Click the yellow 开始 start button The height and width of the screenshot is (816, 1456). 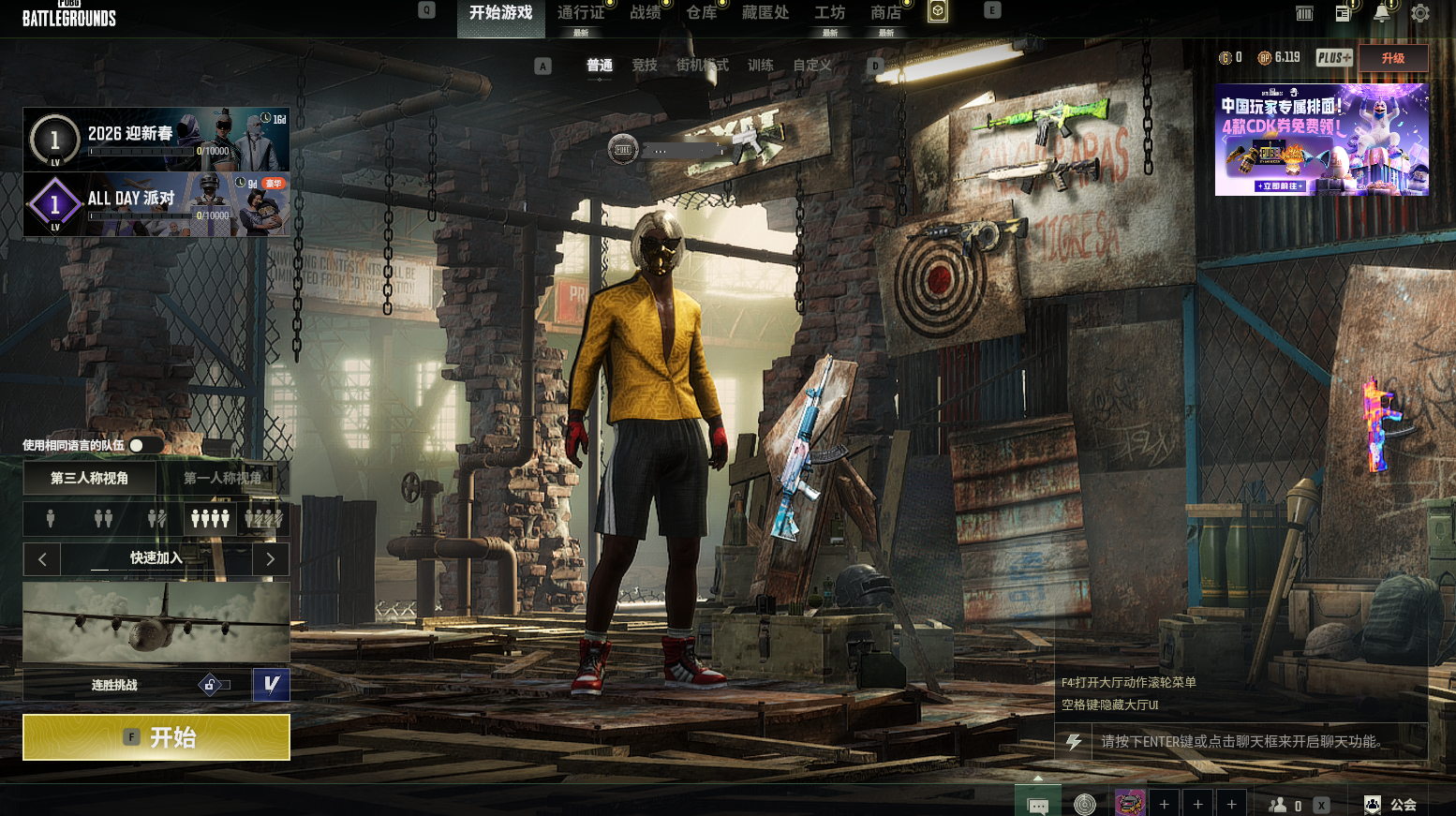156,737
